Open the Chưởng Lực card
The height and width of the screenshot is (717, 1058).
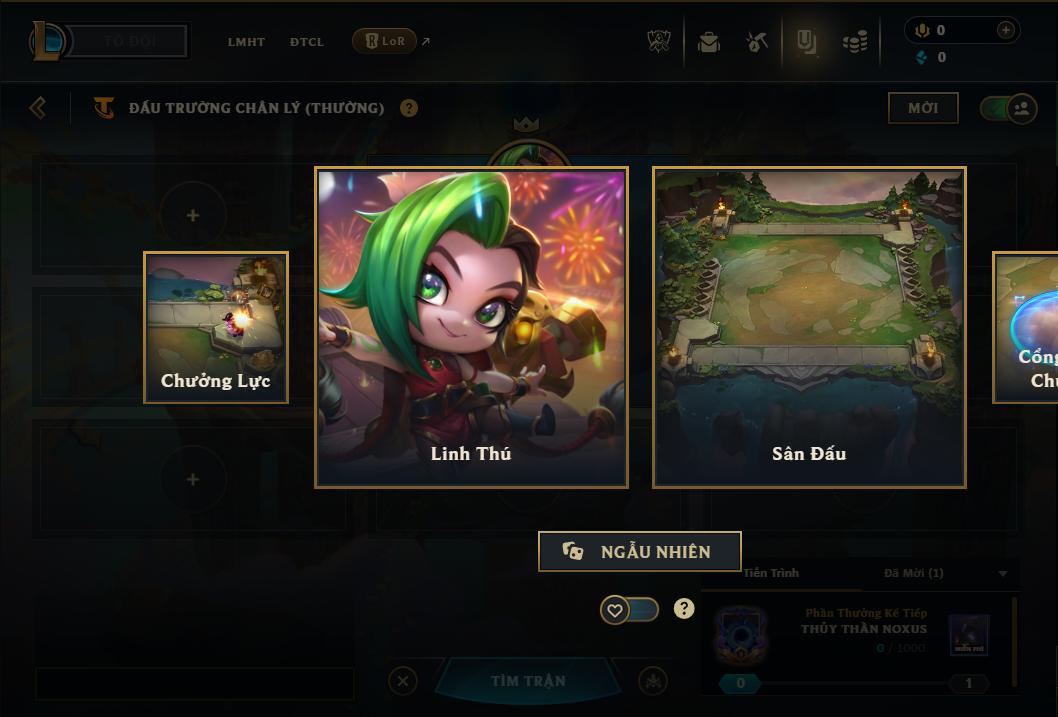point(216,327)
